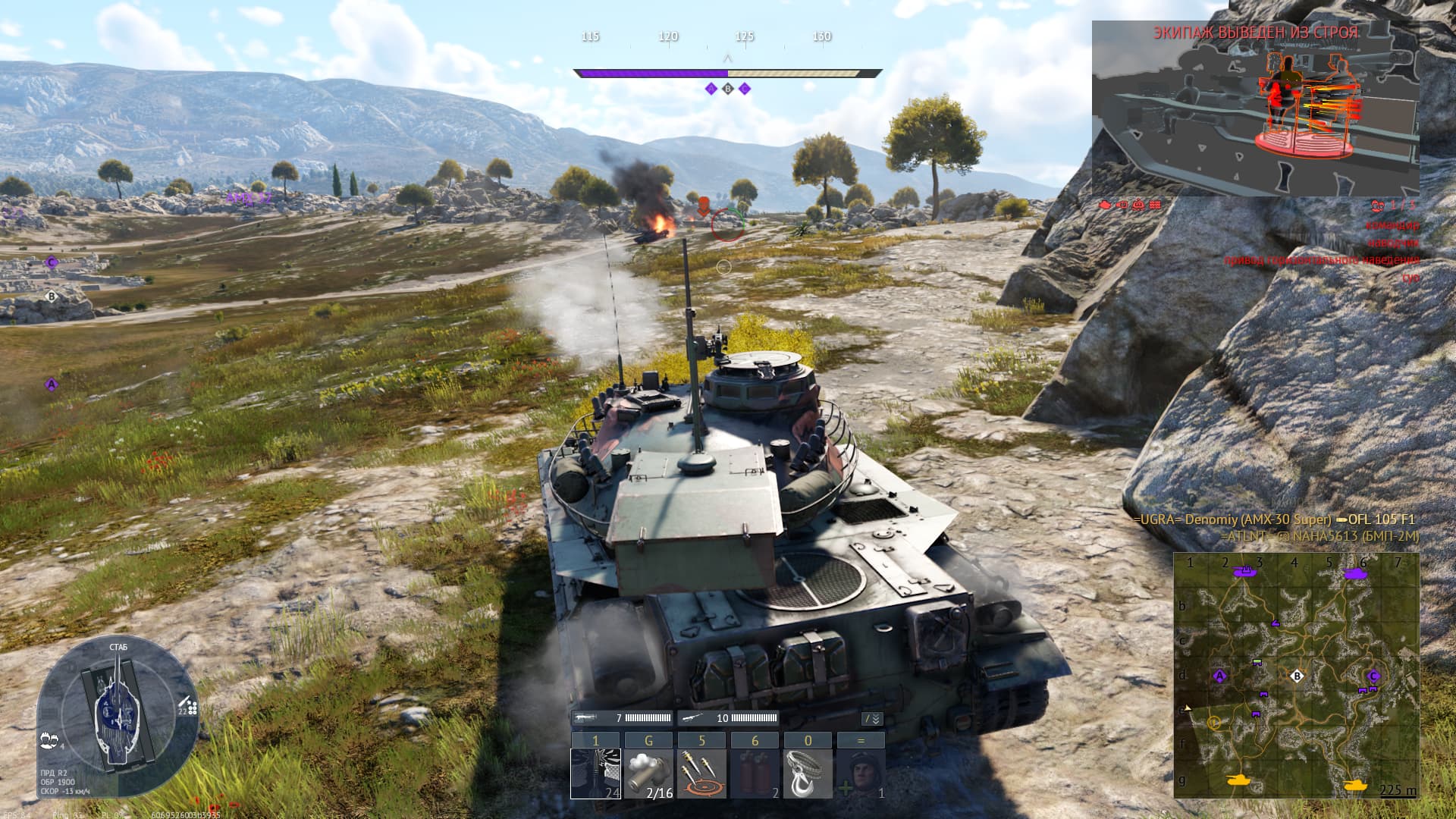Attach the tow rope hook

pos(808,773)
